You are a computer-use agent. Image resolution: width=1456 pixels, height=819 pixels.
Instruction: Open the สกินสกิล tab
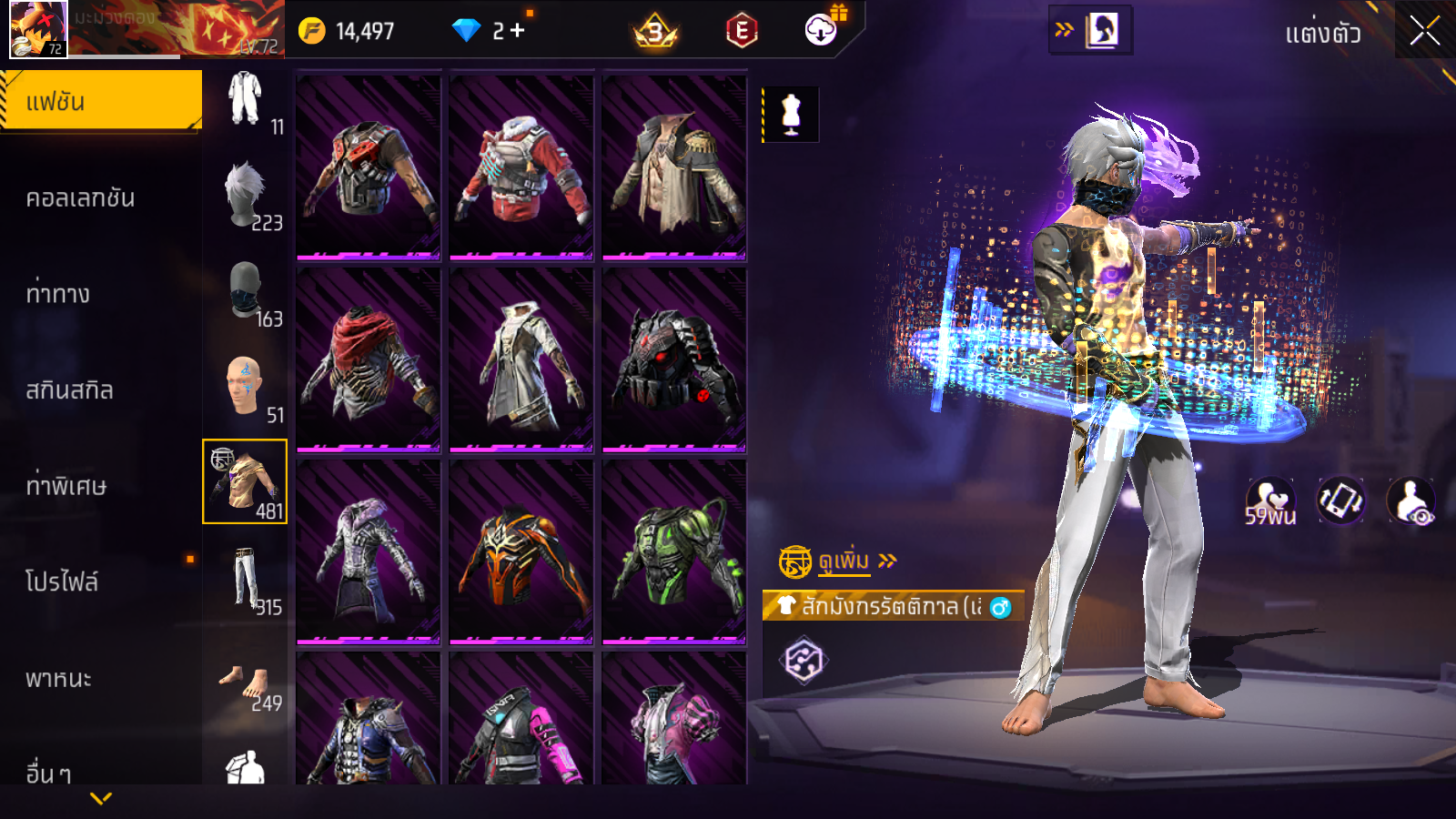tap(69, 390)
